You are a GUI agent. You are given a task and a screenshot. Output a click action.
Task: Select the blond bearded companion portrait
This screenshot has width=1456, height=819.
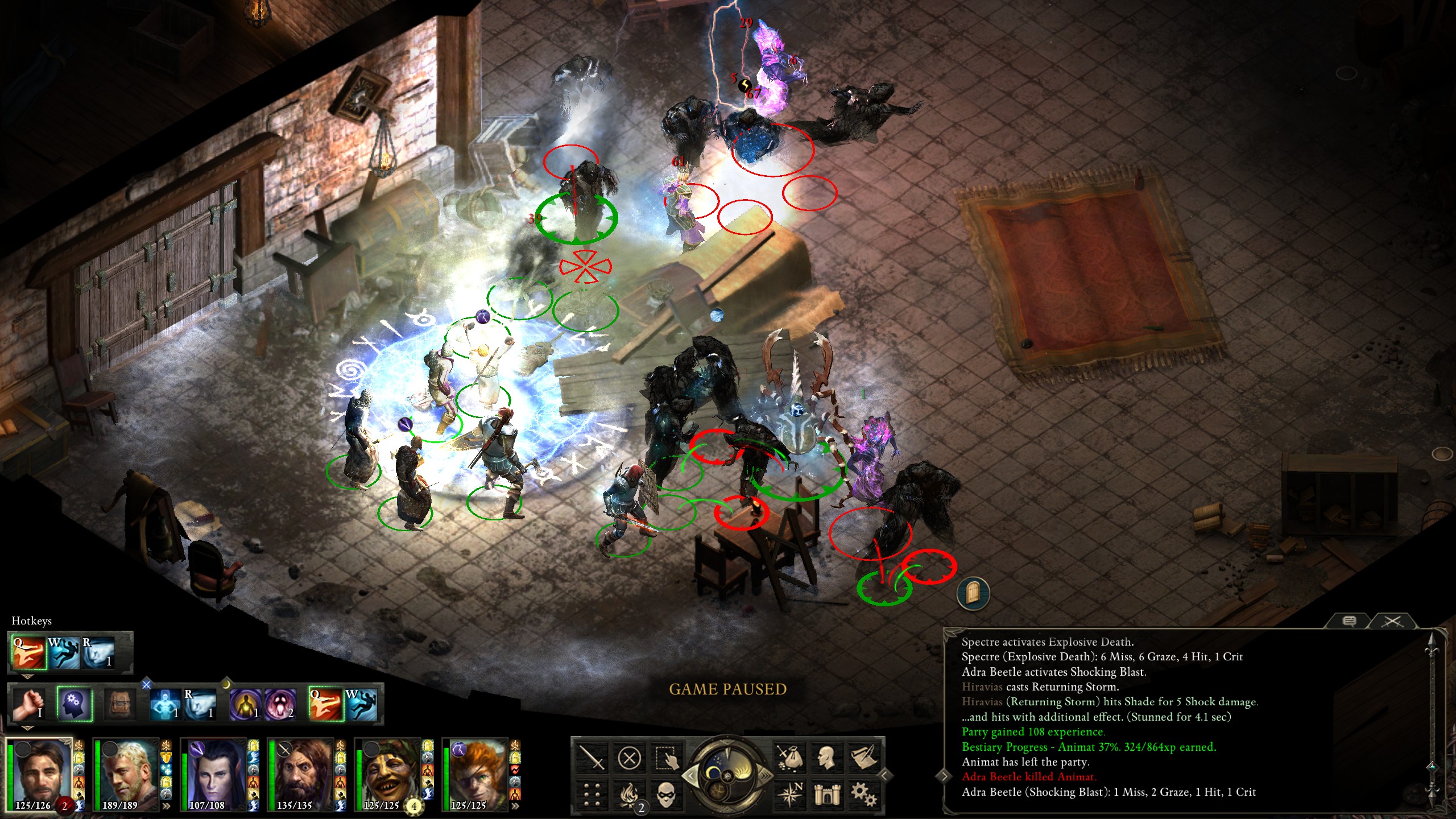click(126, 773)
